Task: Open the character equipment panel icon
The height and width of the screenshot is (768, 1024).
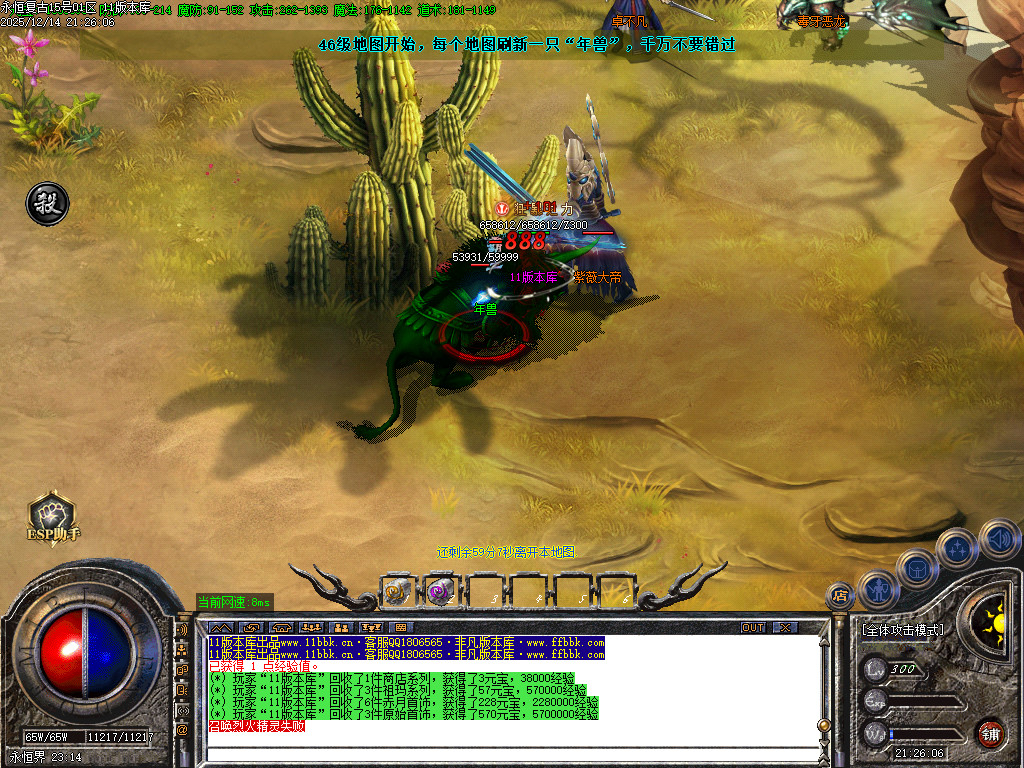Action: pyautogui.click(x=879, y=589)
